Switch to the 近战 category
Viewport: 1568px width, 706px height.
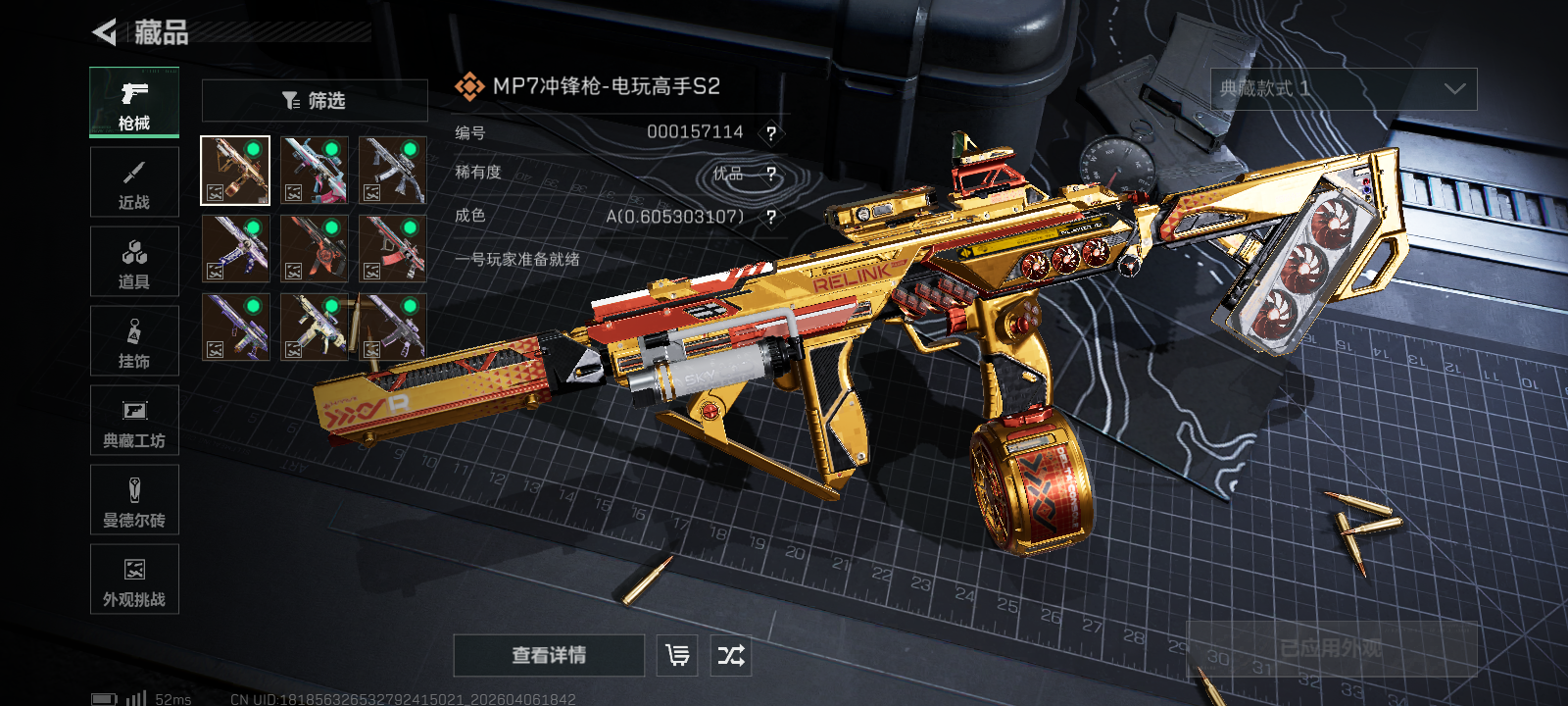tap(134, 183)
